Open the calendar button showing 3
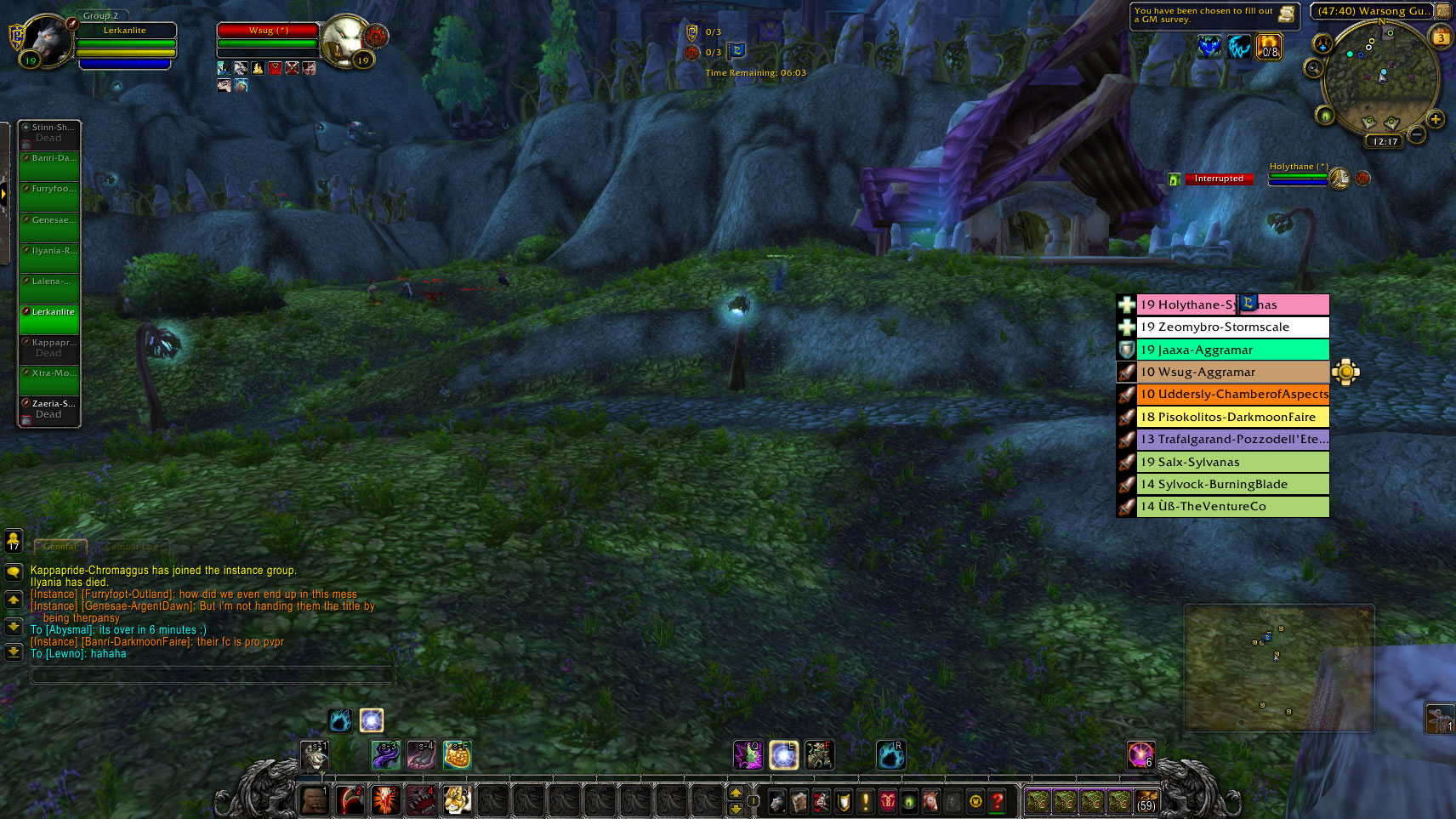The width and height of the screenshot is (1456, 819). click(x=1441, y=37)
